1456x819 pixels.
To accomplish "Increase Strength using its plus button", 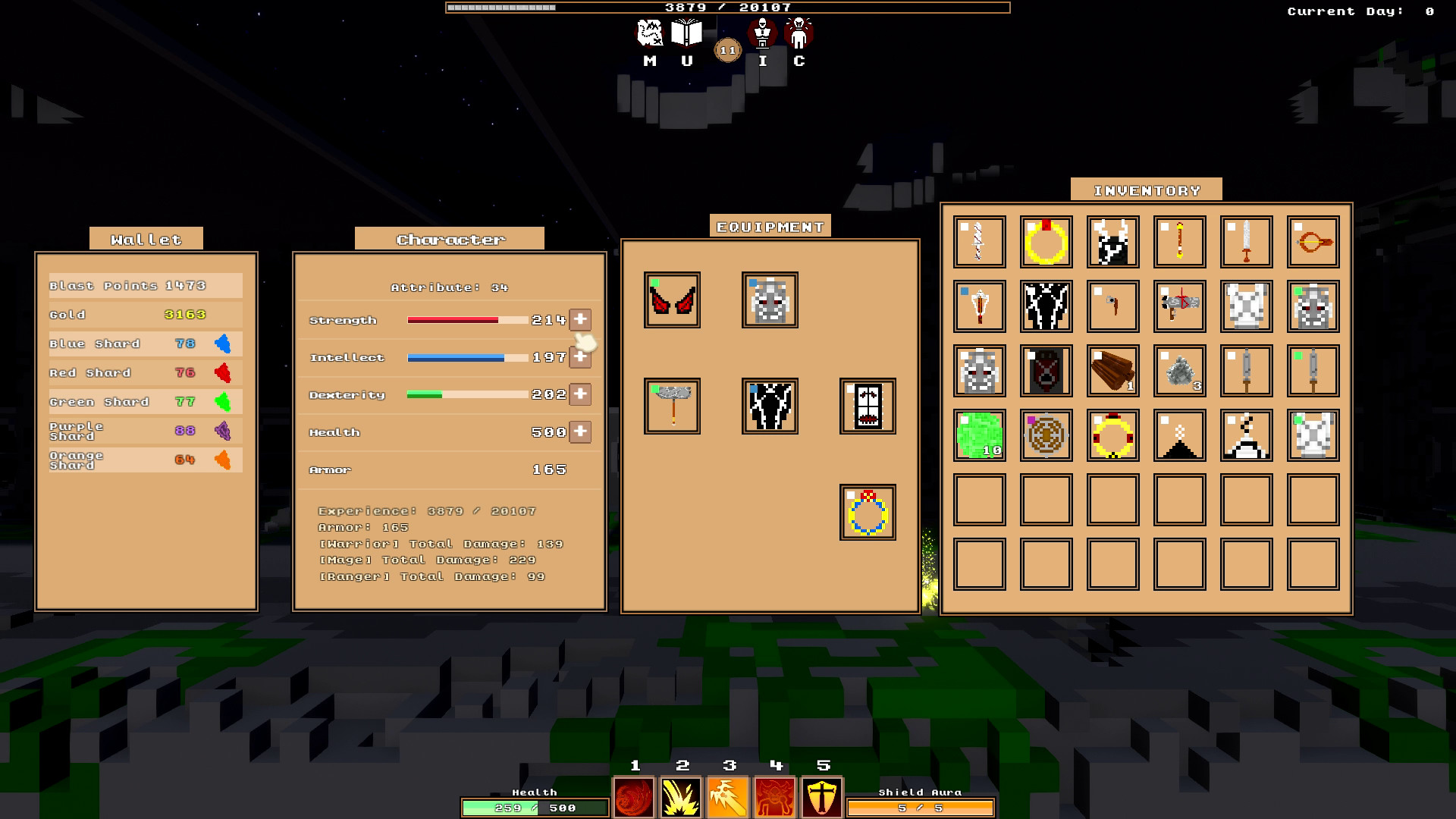I will pos(580,319).
